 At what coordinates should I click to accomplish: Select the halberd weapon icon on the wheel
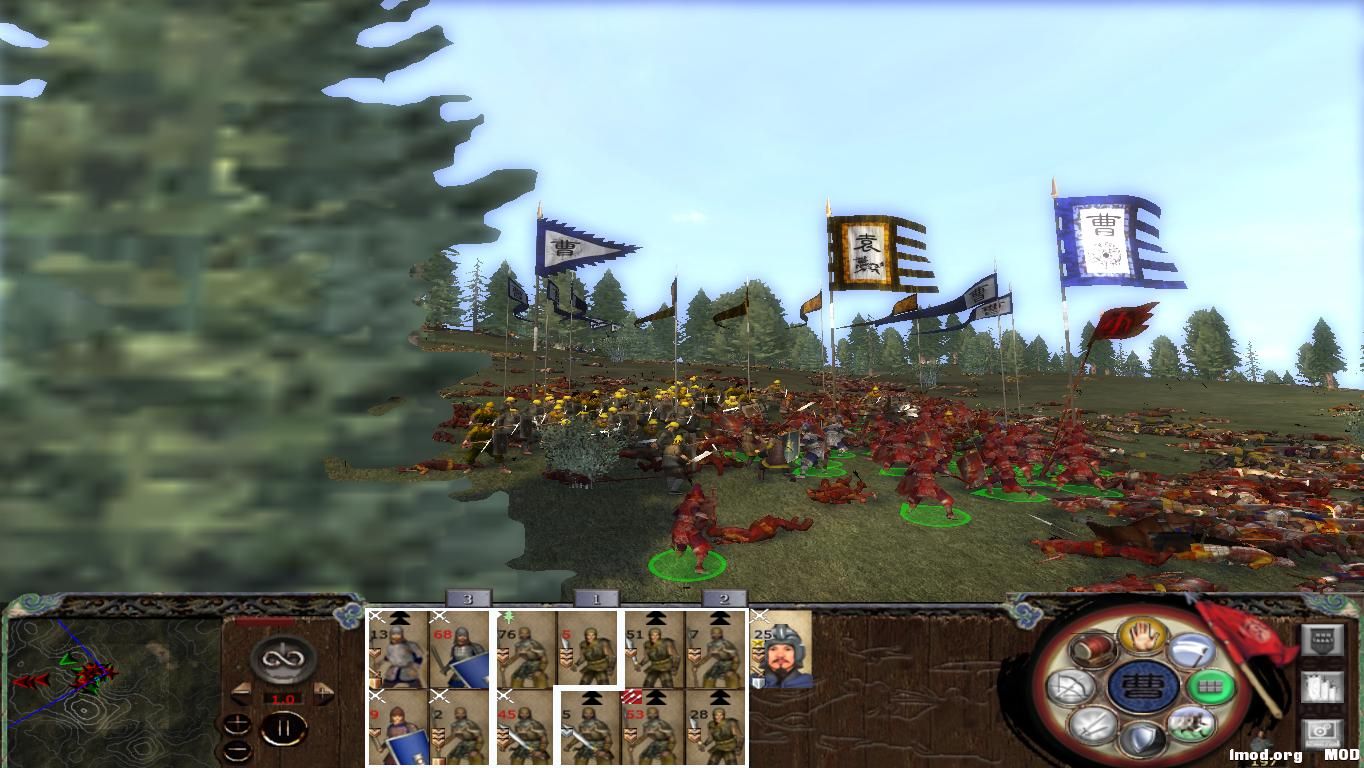(x=1189, y=648)
